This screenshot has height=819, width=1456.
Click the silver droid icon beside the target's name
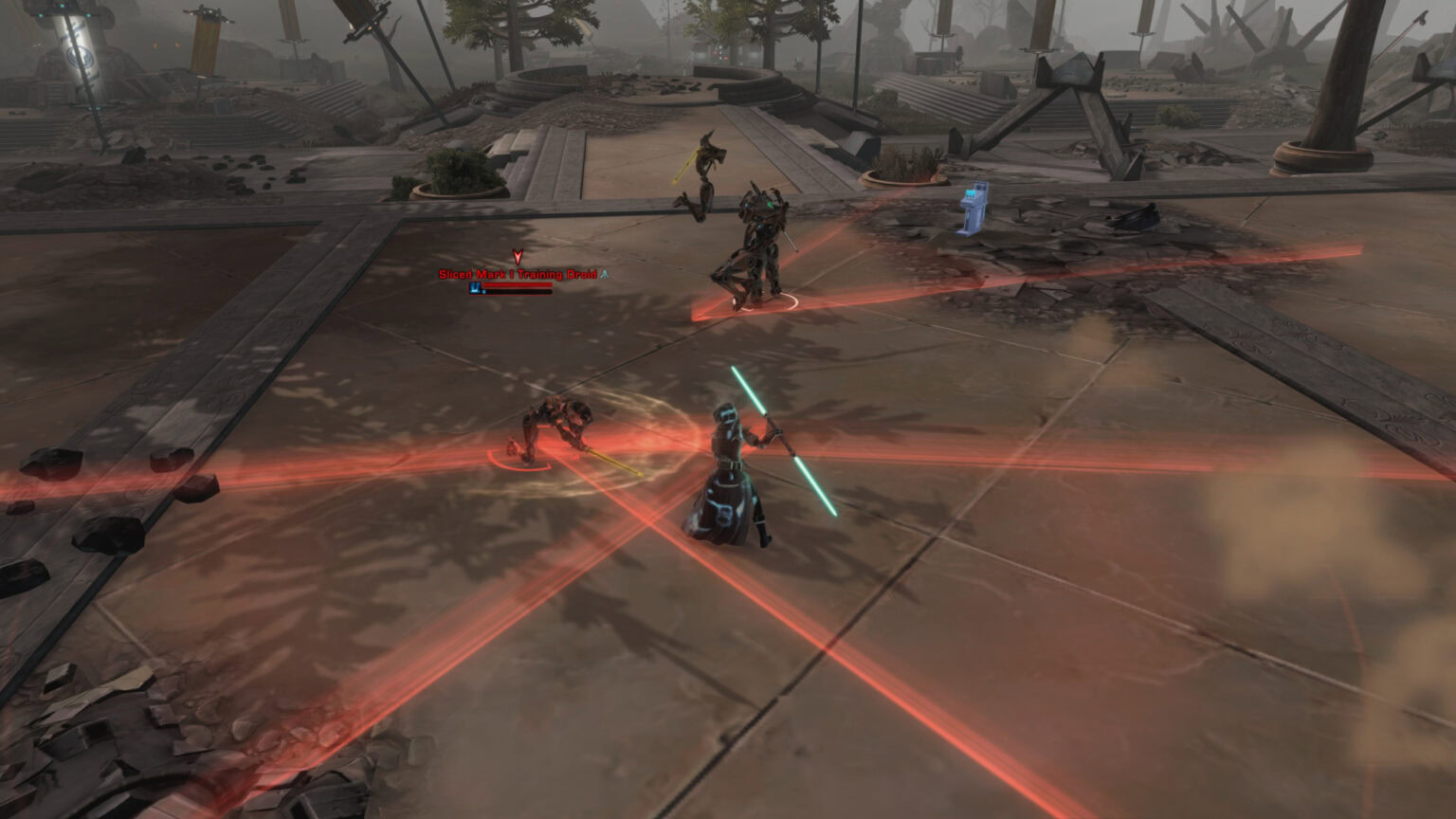pos(603,274)
